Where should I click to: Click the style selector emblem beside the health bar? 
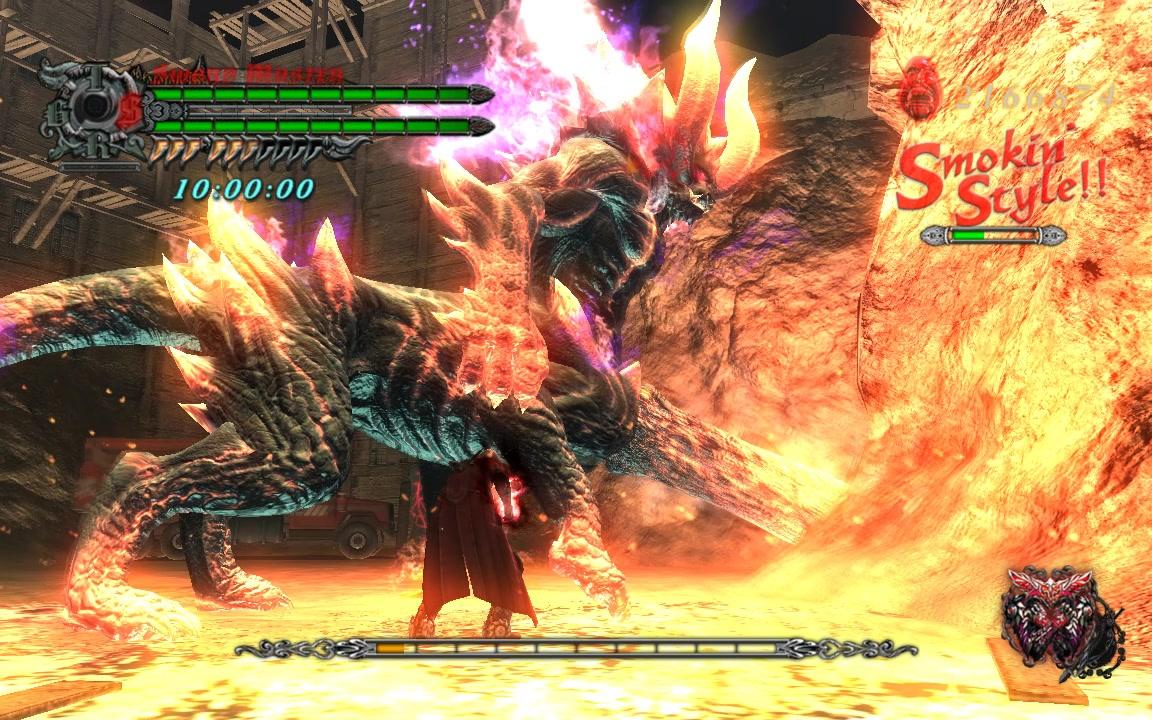click(92, 110)
